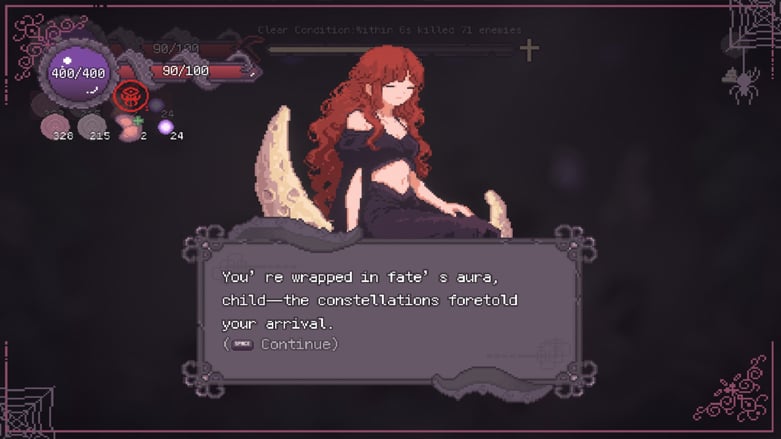Activate the red eye skill icon
Image resolution: width=781 pixels, height=439 pixels.
pyautogui.click(x=131, y=97)
